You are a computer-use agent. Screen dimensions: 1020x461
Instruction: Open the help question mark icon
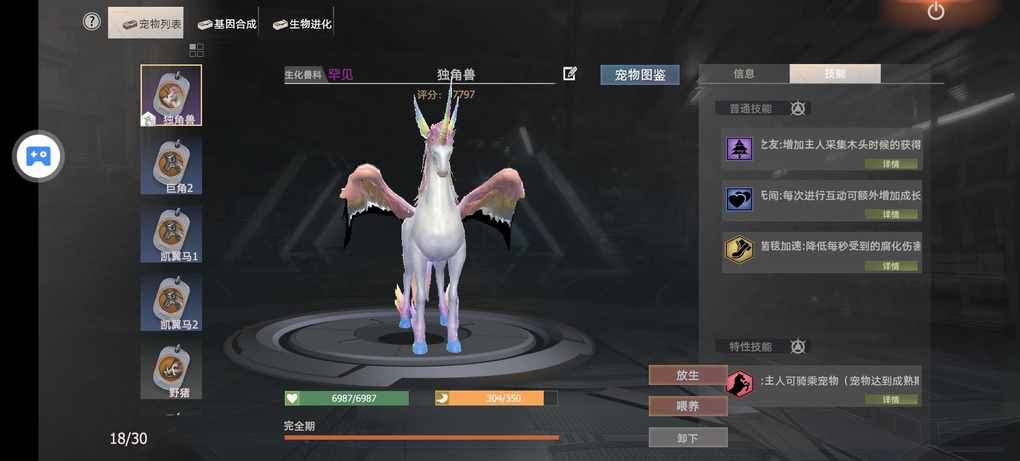click(x=92, y=21)
